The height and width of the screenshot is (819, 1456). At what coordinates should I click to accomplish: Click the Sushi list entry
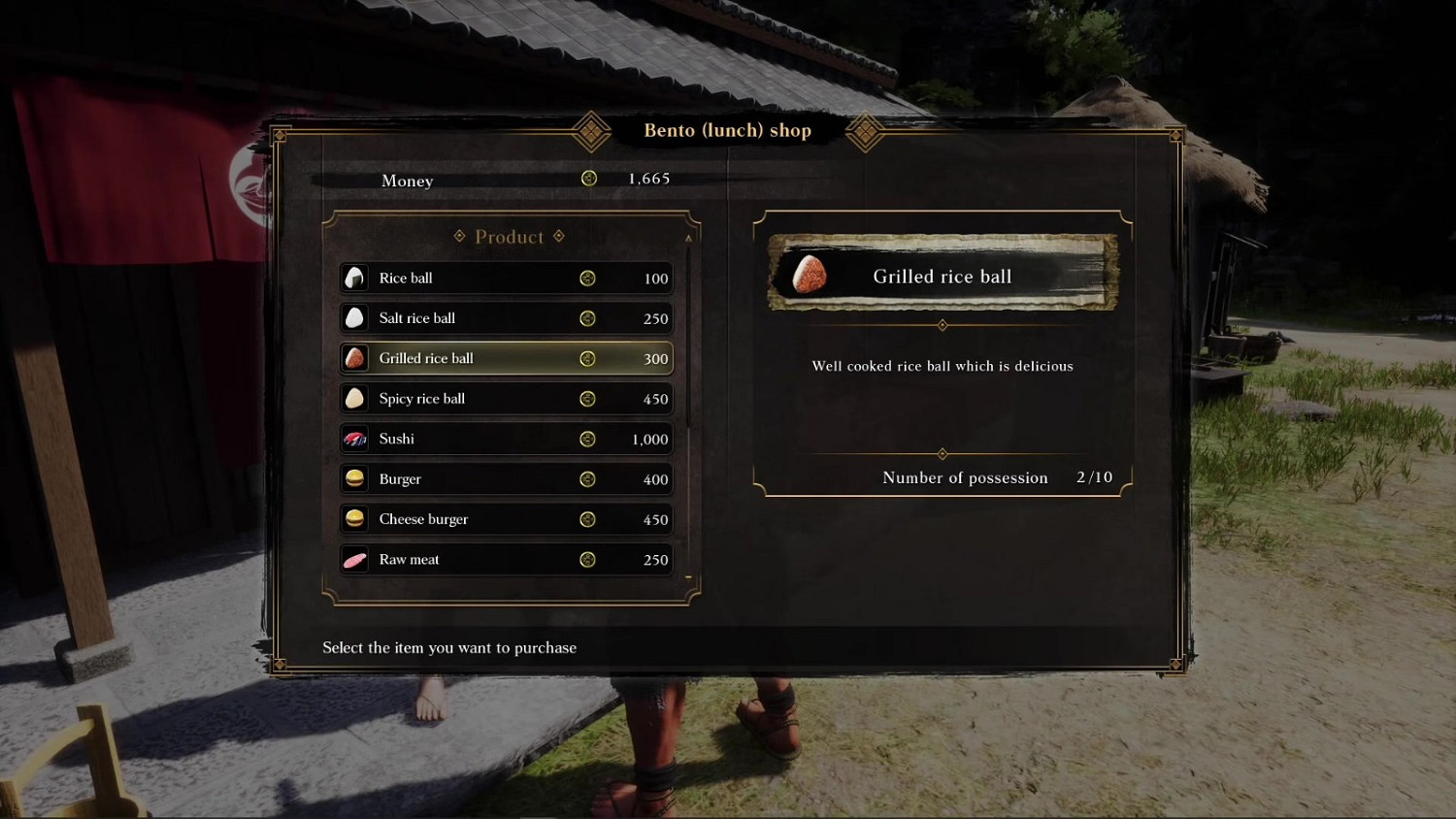505,439
